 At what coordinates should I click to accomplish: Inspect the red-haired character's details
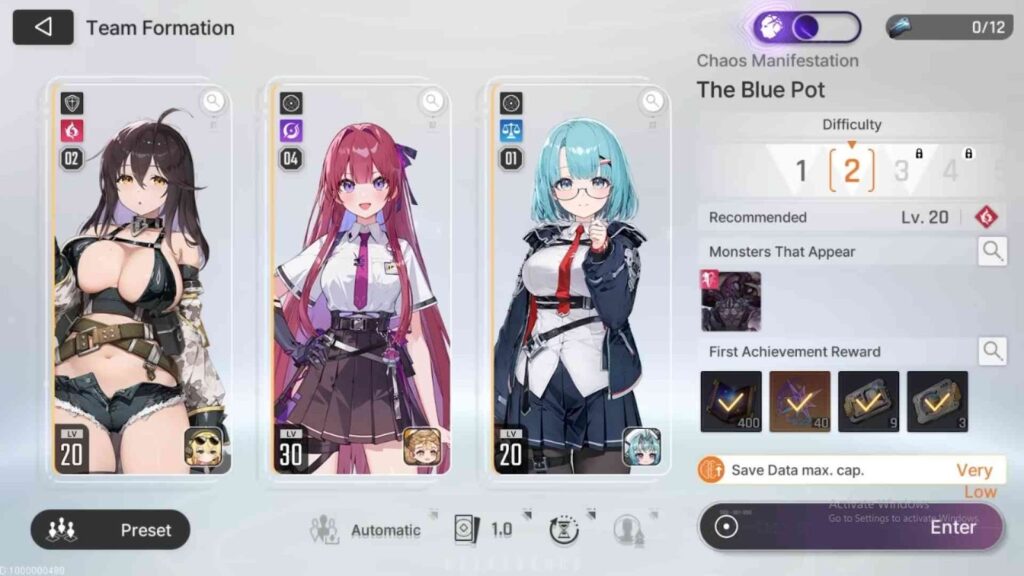432,100
